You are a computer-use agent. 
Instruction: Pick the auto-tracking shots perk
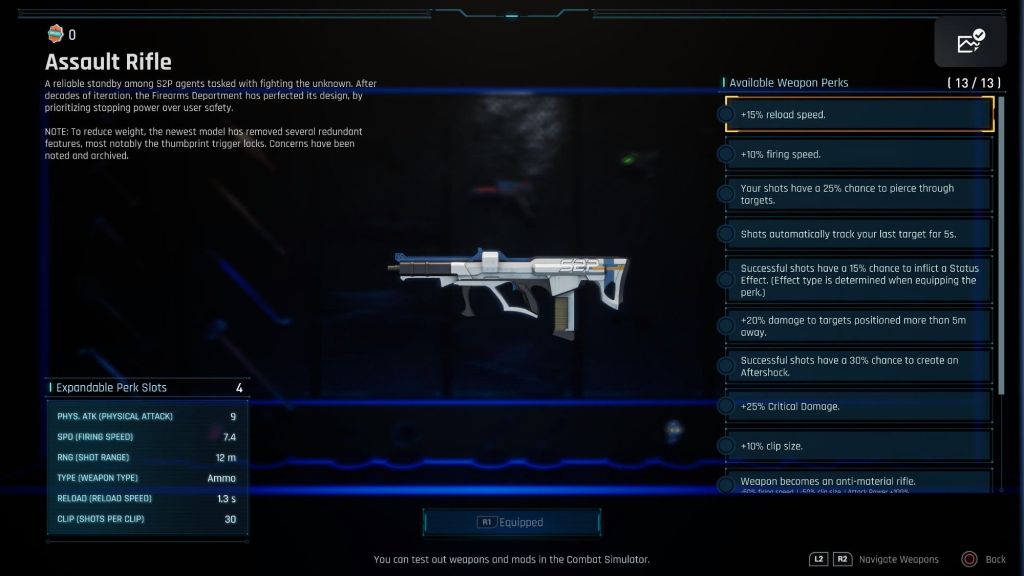pos(857,234)
